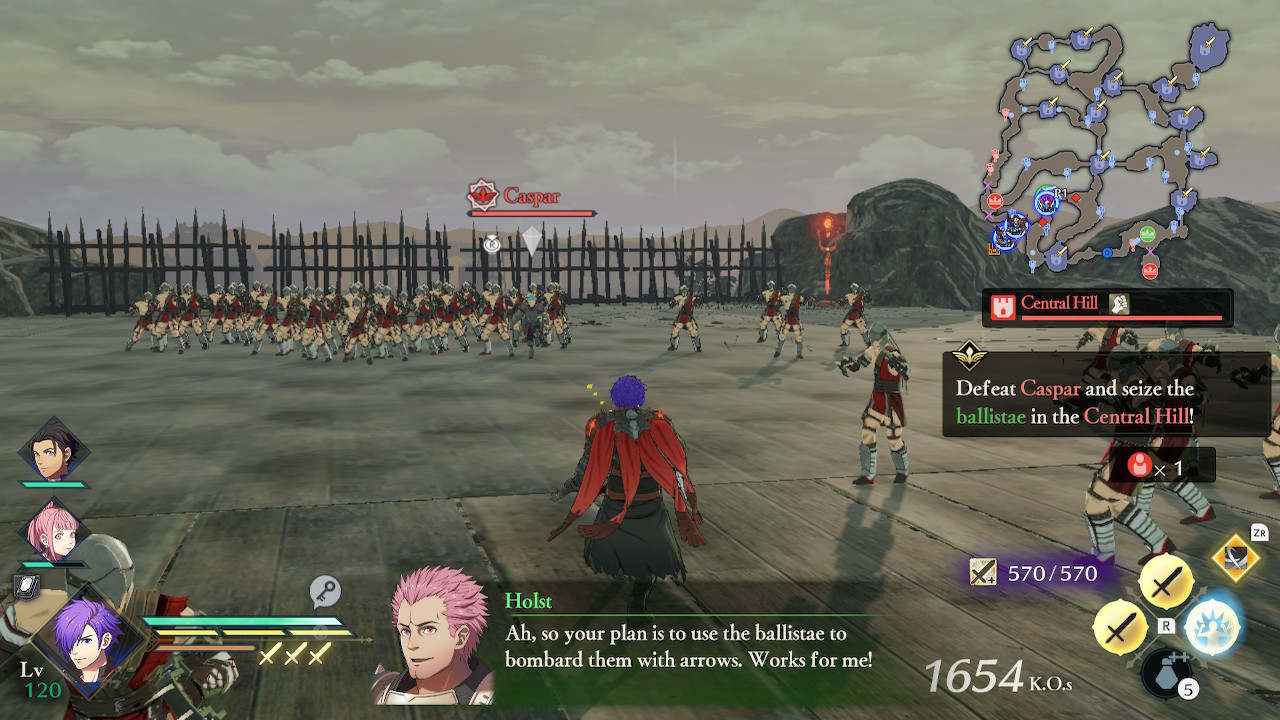Expand the enemy count x1 indicator
1280x720 pixels.
point(1160,464)
